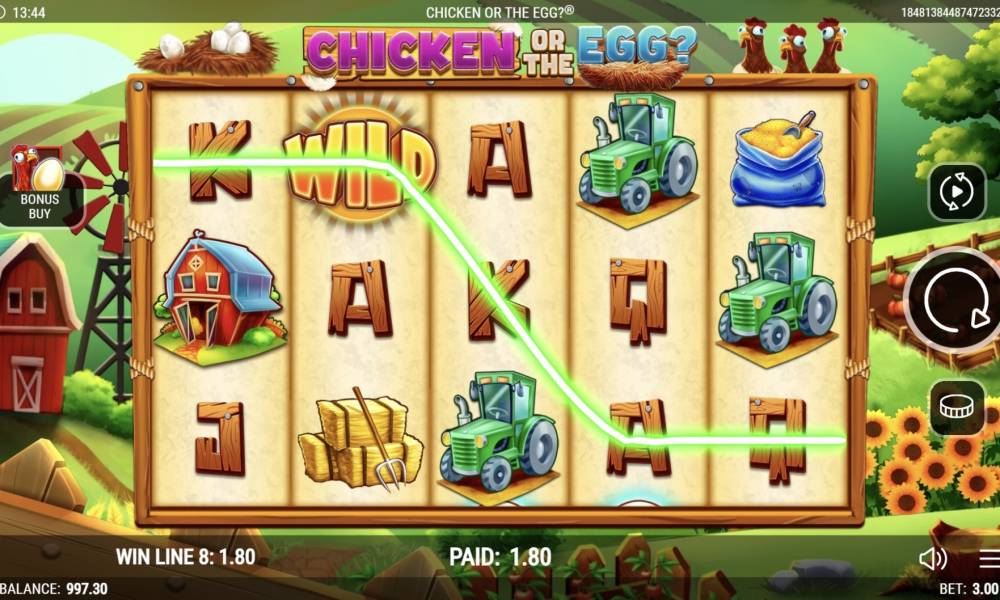Spin the reels with the circular arrow button

click(x=955, y=300)
